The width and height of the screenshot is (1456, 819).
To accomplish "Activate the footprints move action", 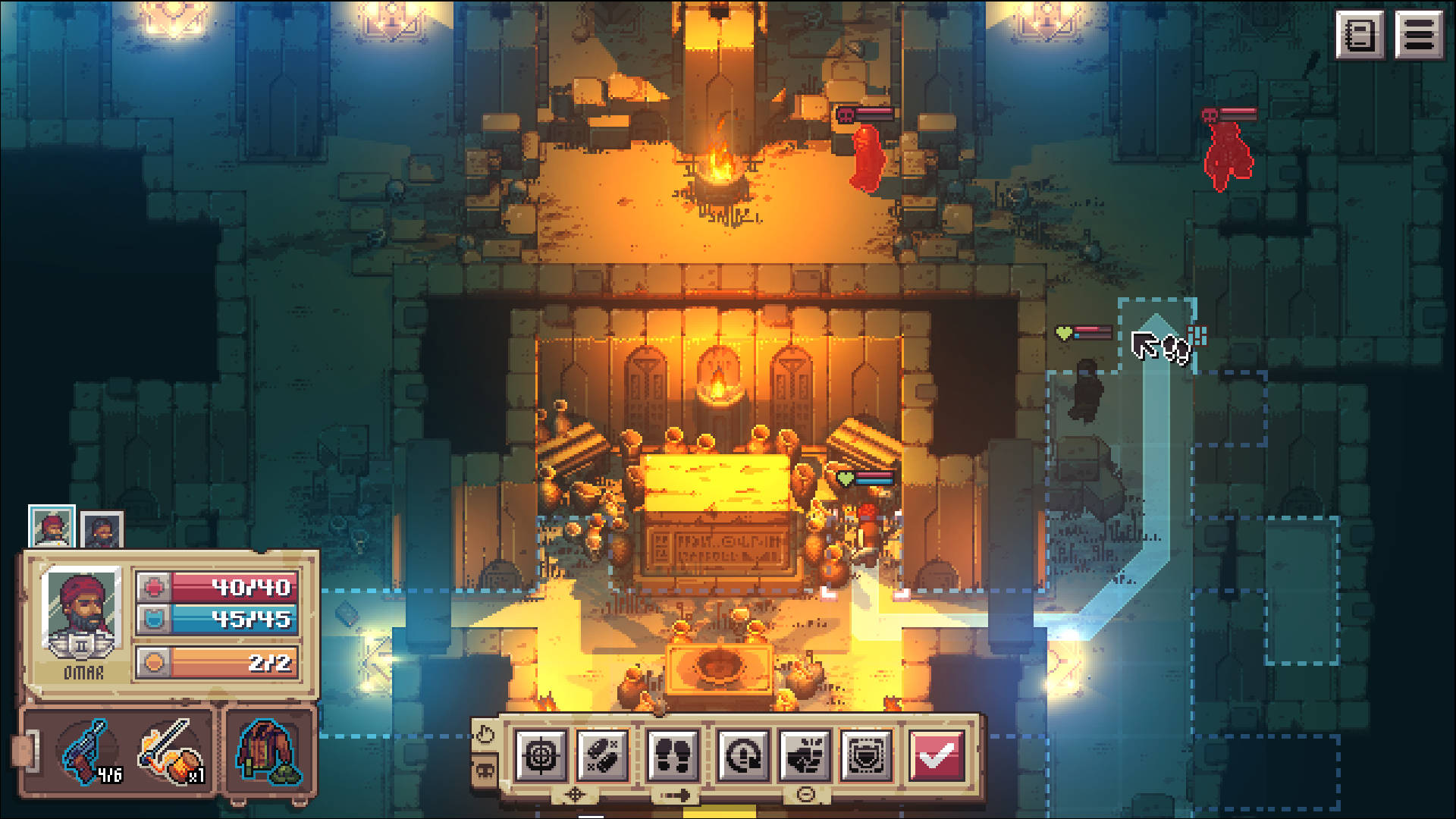I will 673,755.
